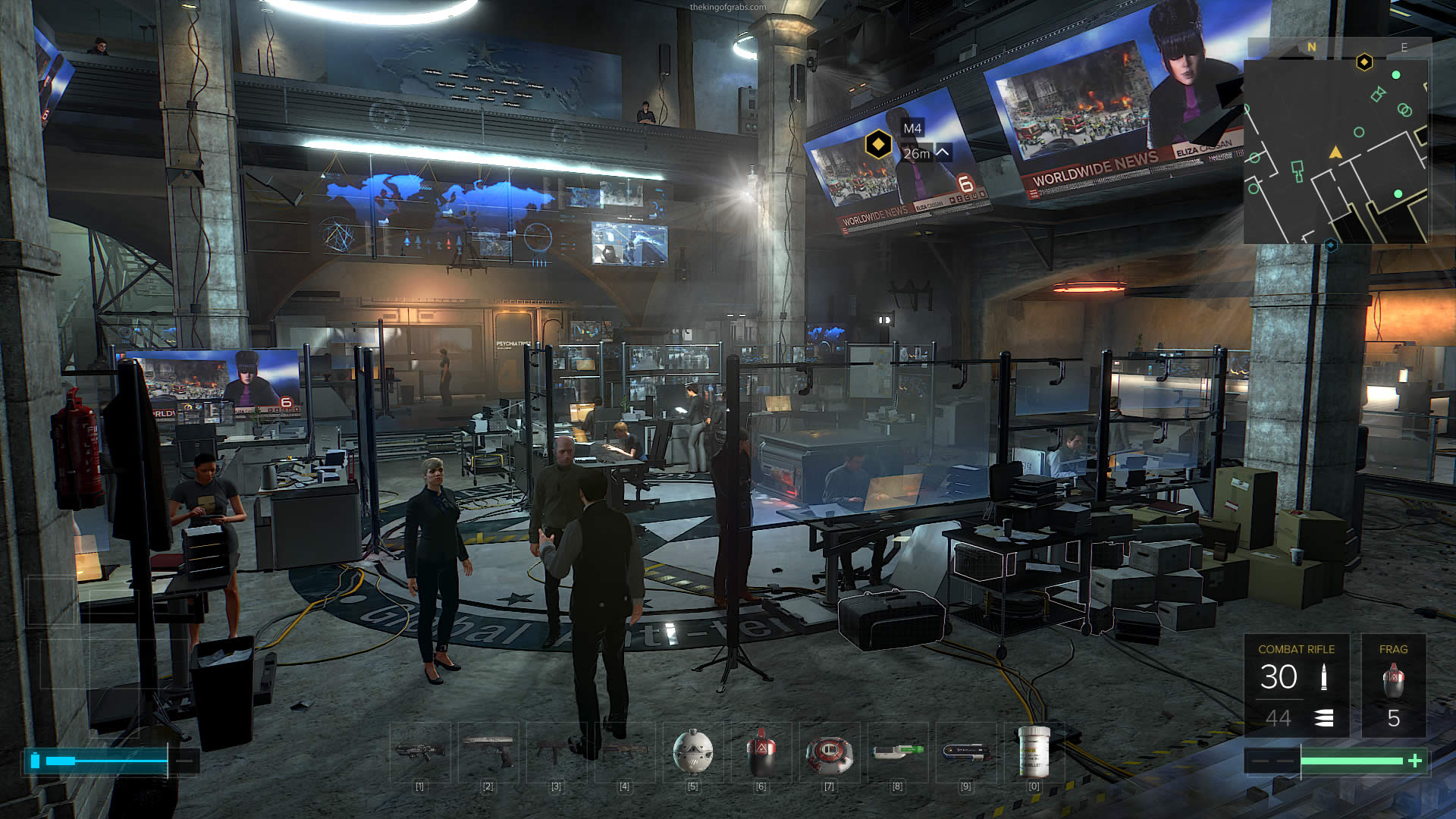
Task: Select the red frag grenade in slot 6
Action: pos(761,752)
